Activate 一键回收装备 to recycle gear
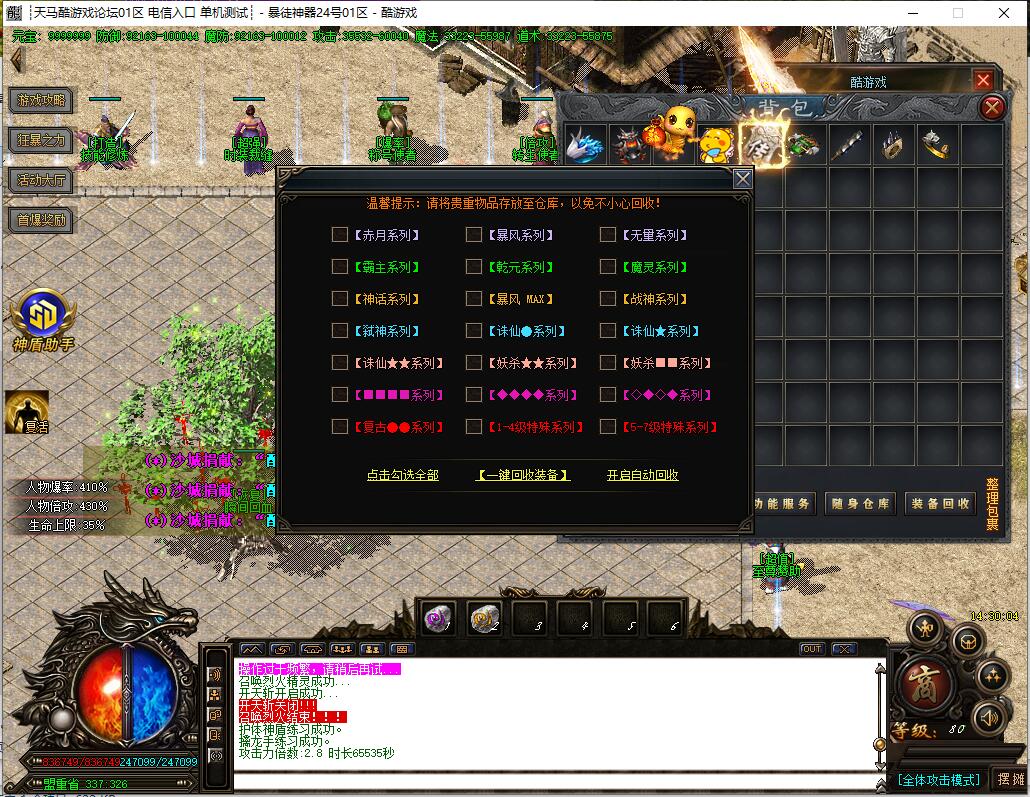Viewport: 1030px width, 797px height. [x=522, y=475]
